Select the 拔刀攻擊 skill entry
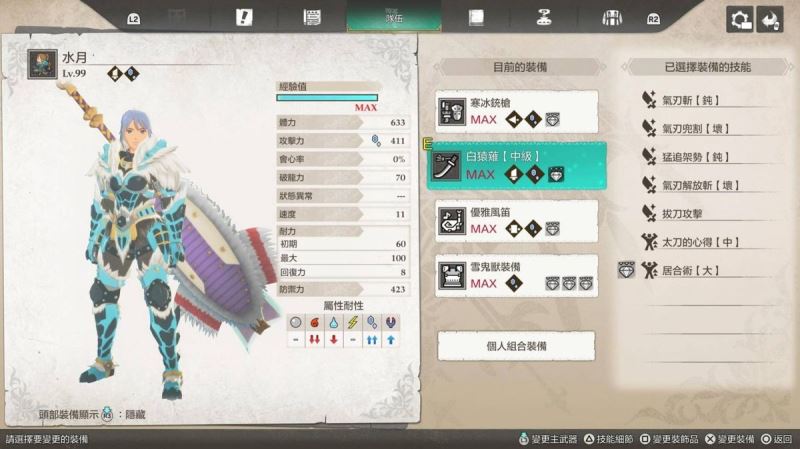Viewport: 800px width, 449px height. (688, 213)
